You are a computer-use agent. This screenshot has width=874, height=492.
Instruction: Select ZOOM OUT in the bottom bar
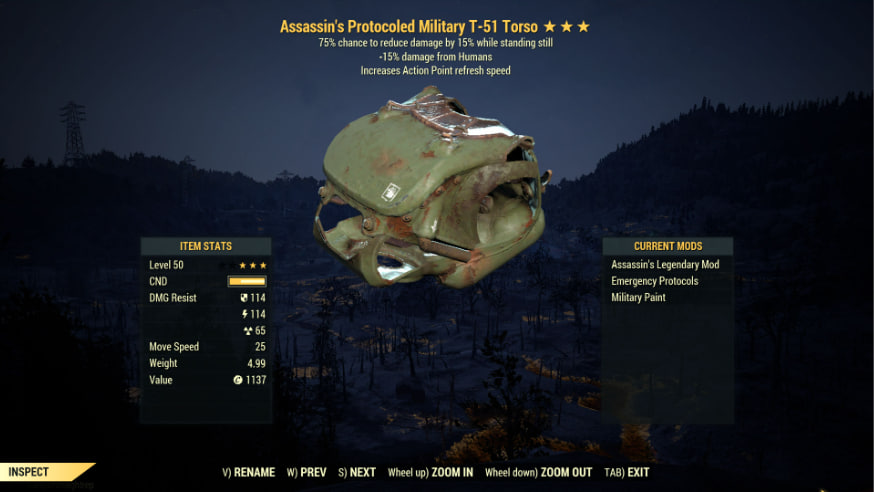(538, 472)
